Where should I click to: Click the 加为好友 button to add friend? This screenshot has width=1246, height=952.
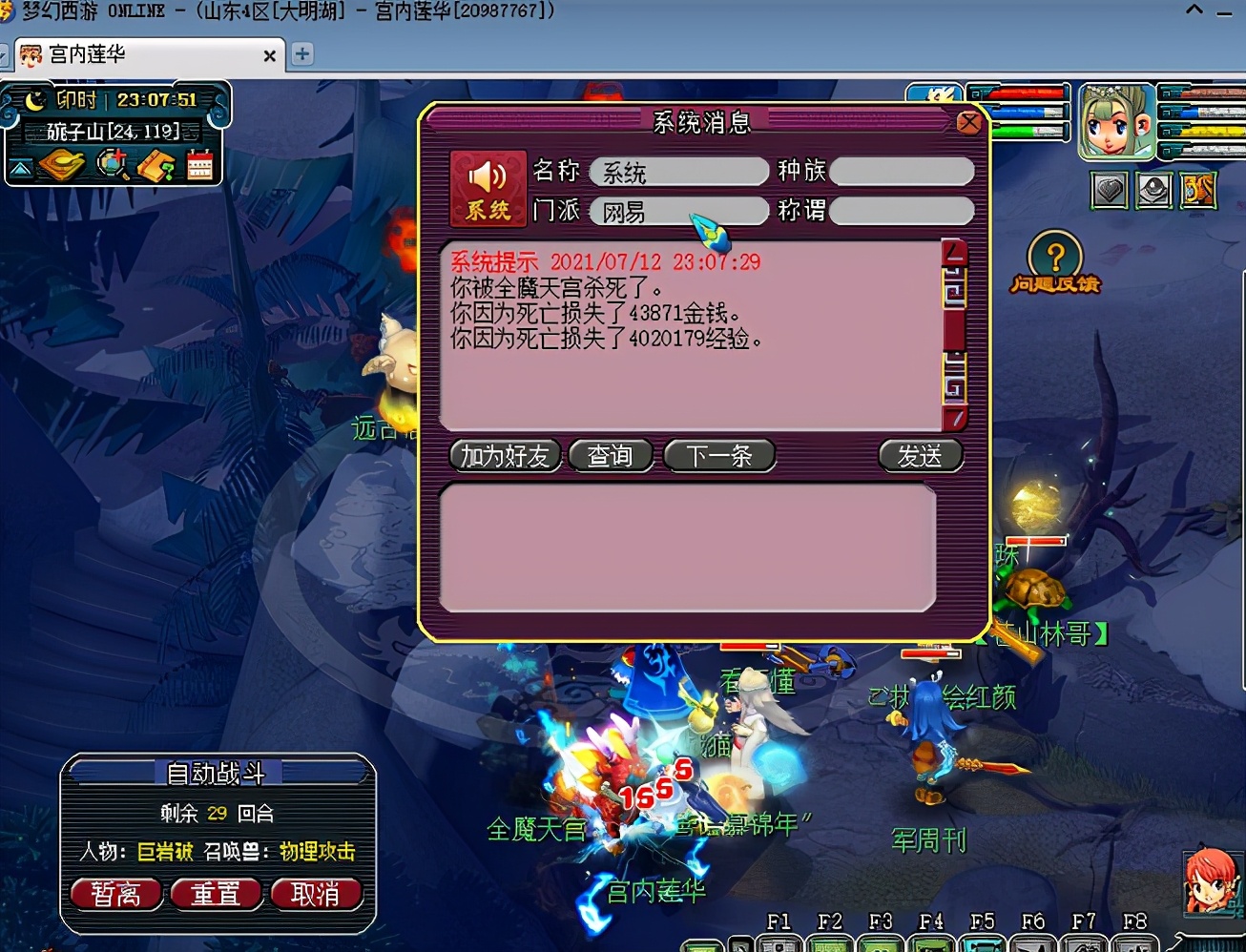coord(505,456)
